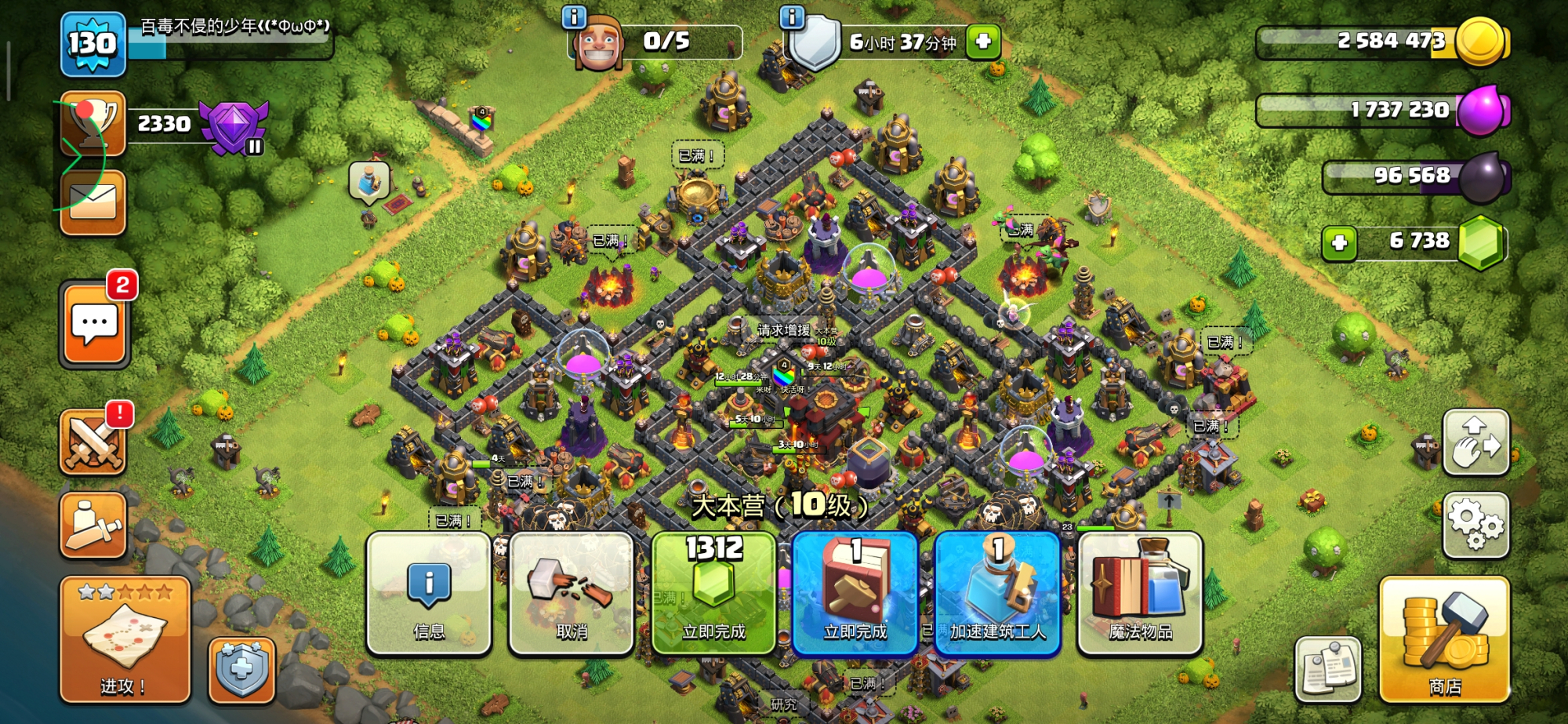This screenshot has width=1568, height=724.
Task: Open the 商店 shop
Action: click(x=1444, y=639)
